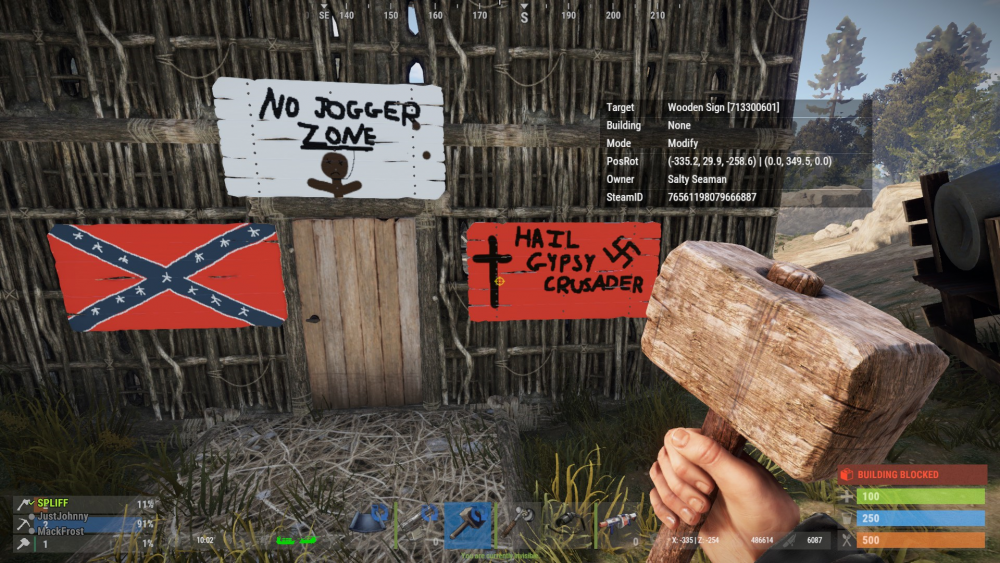Select the building plan hotbar slot
The width and height of the screenshot is (1000, 563).
coord(372,521)
